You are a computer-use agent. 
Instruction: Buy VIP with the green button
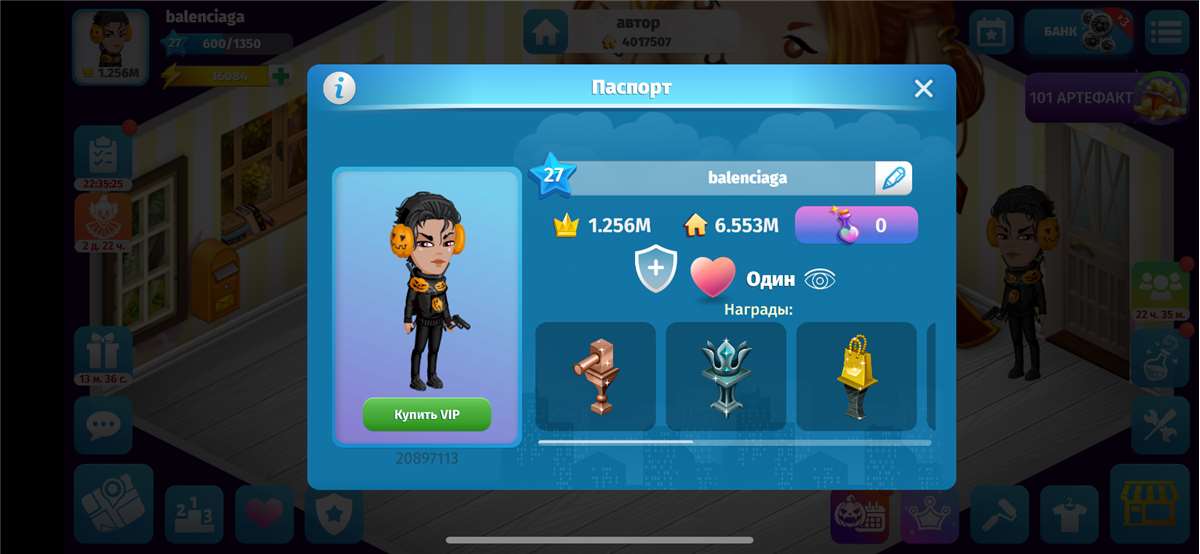click(x=427, y=414)
